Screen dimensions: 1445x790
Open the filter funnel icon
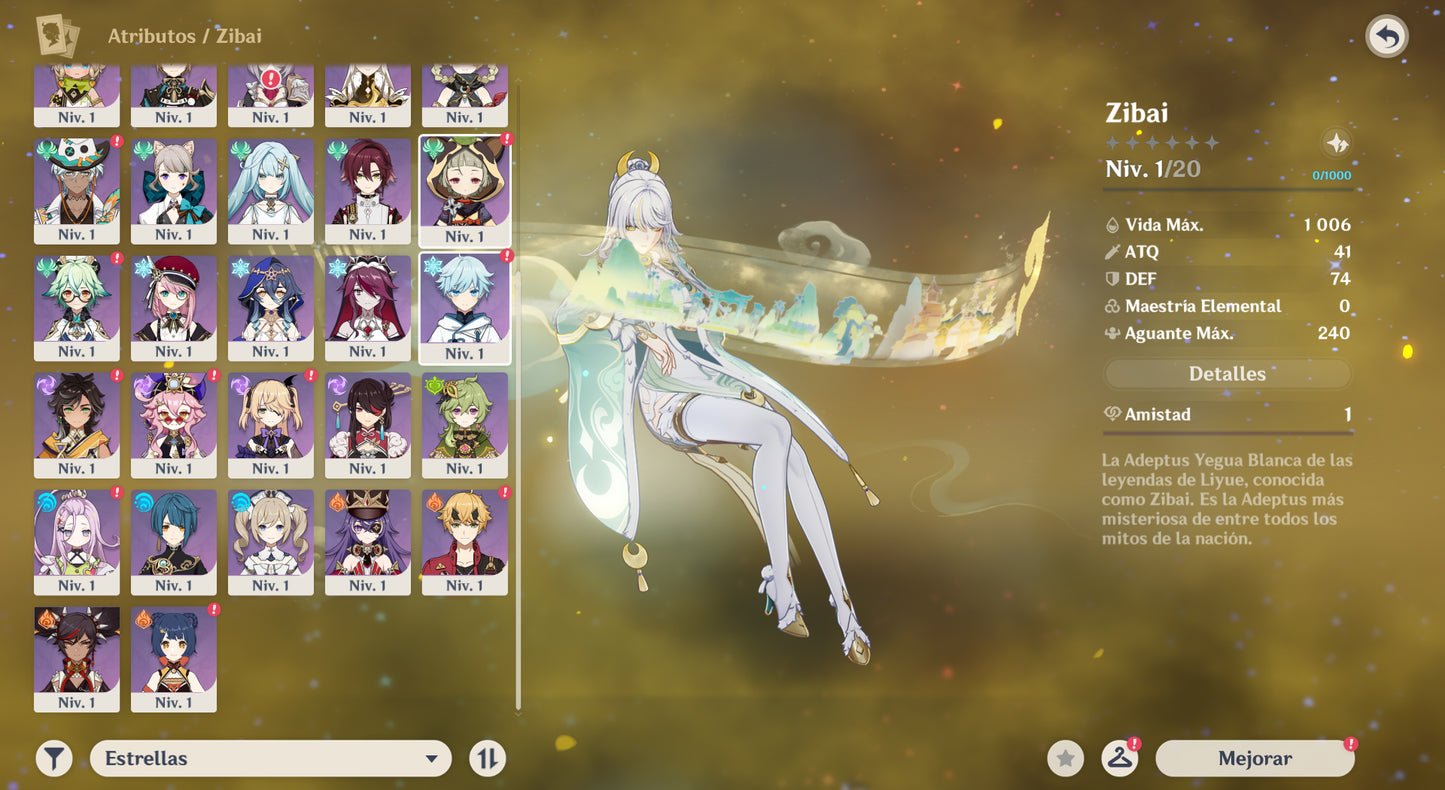(x=53, y=758)
